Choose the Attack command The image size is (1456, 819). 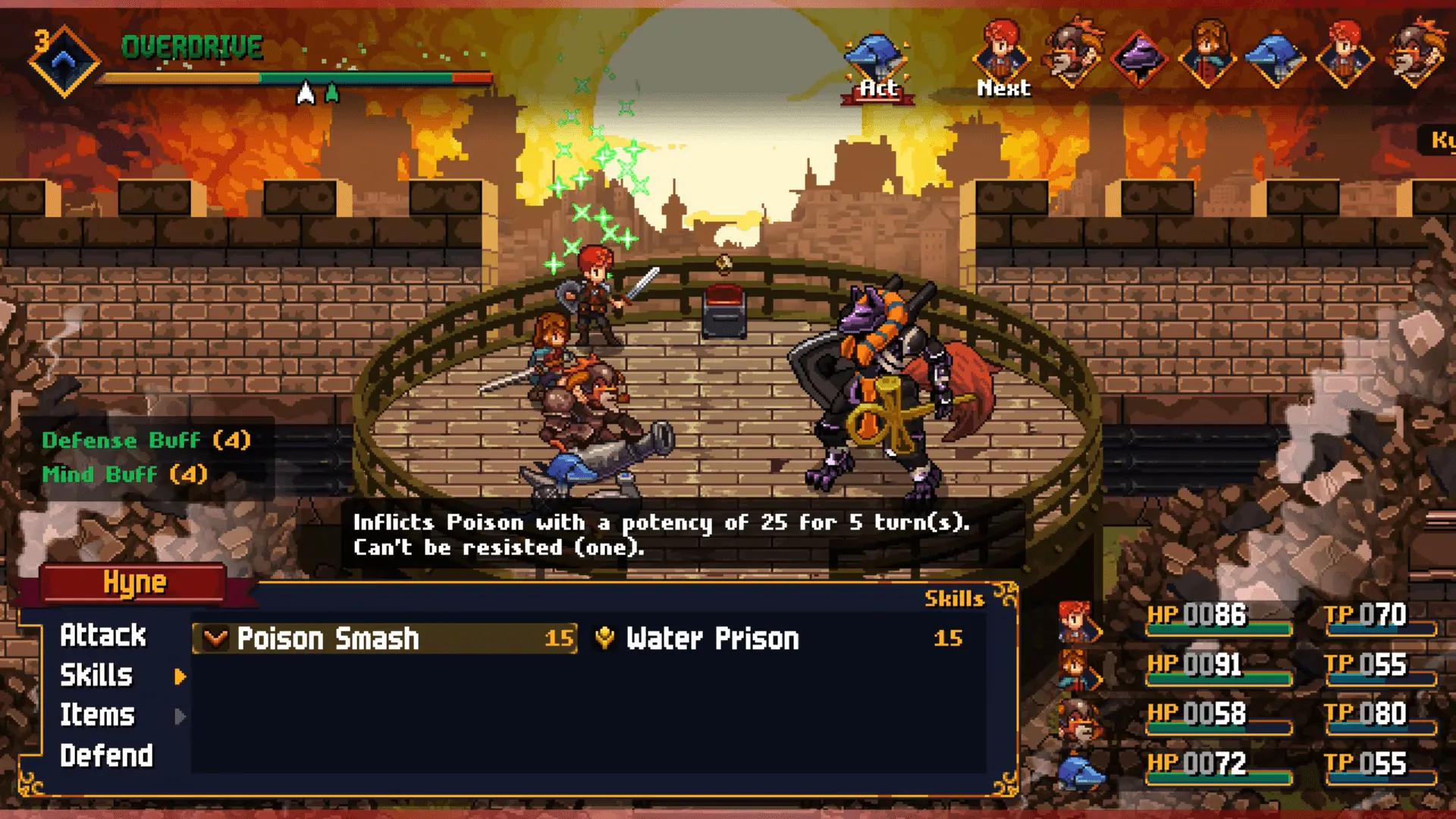(103, 635)
